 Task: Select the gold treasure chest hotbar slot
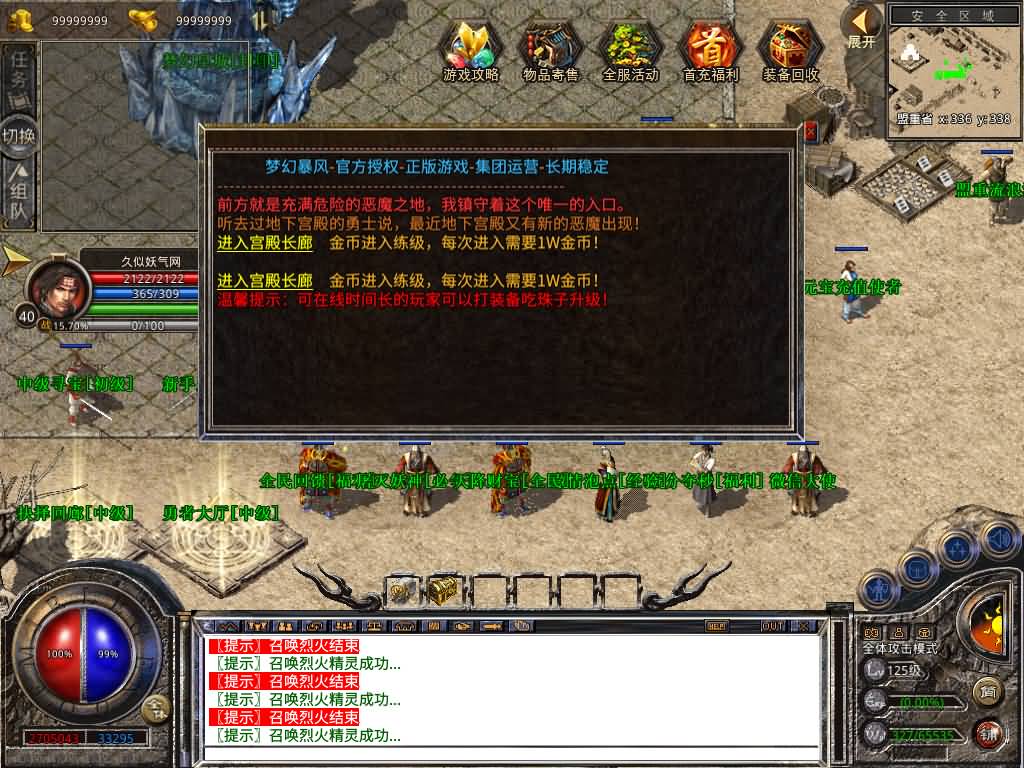click(x=444, y=591)
